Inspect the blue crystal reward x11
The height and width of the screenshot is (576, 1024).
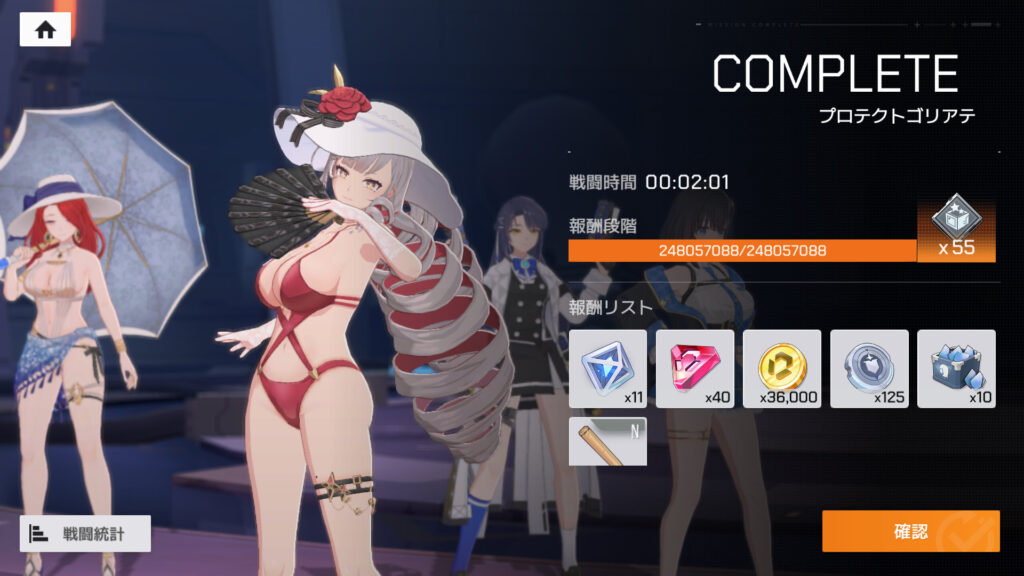[607, 368]
